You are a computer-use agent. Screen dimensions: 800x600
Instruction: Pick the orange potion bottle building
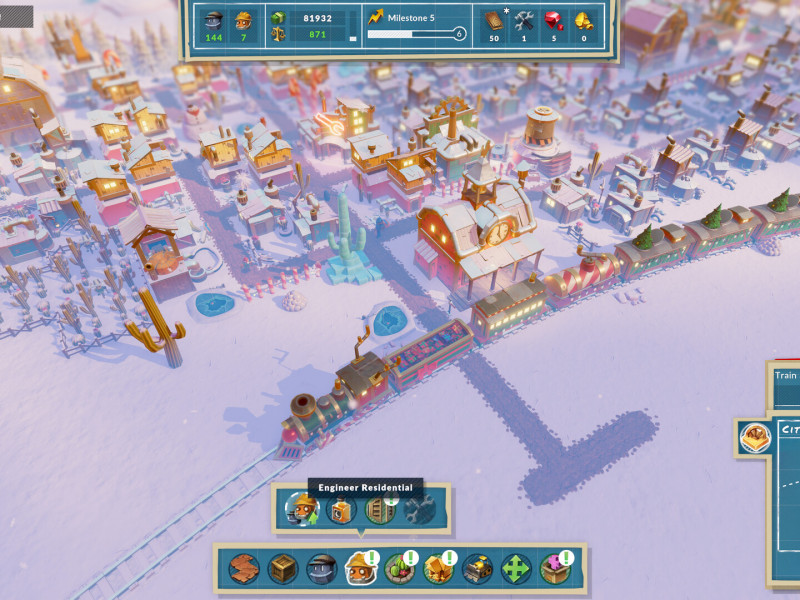coord(341,510)
